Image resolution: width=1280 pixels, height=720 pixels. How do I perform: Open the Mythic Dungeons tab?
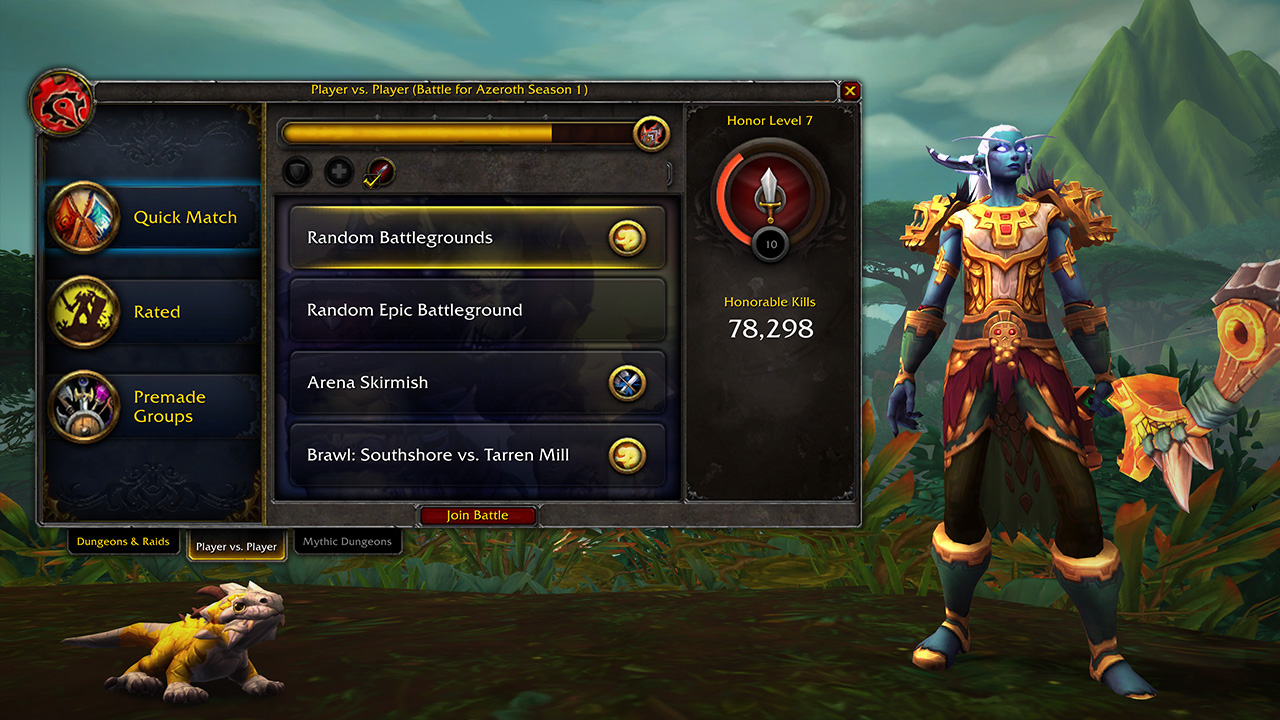[x=348, y=541]
